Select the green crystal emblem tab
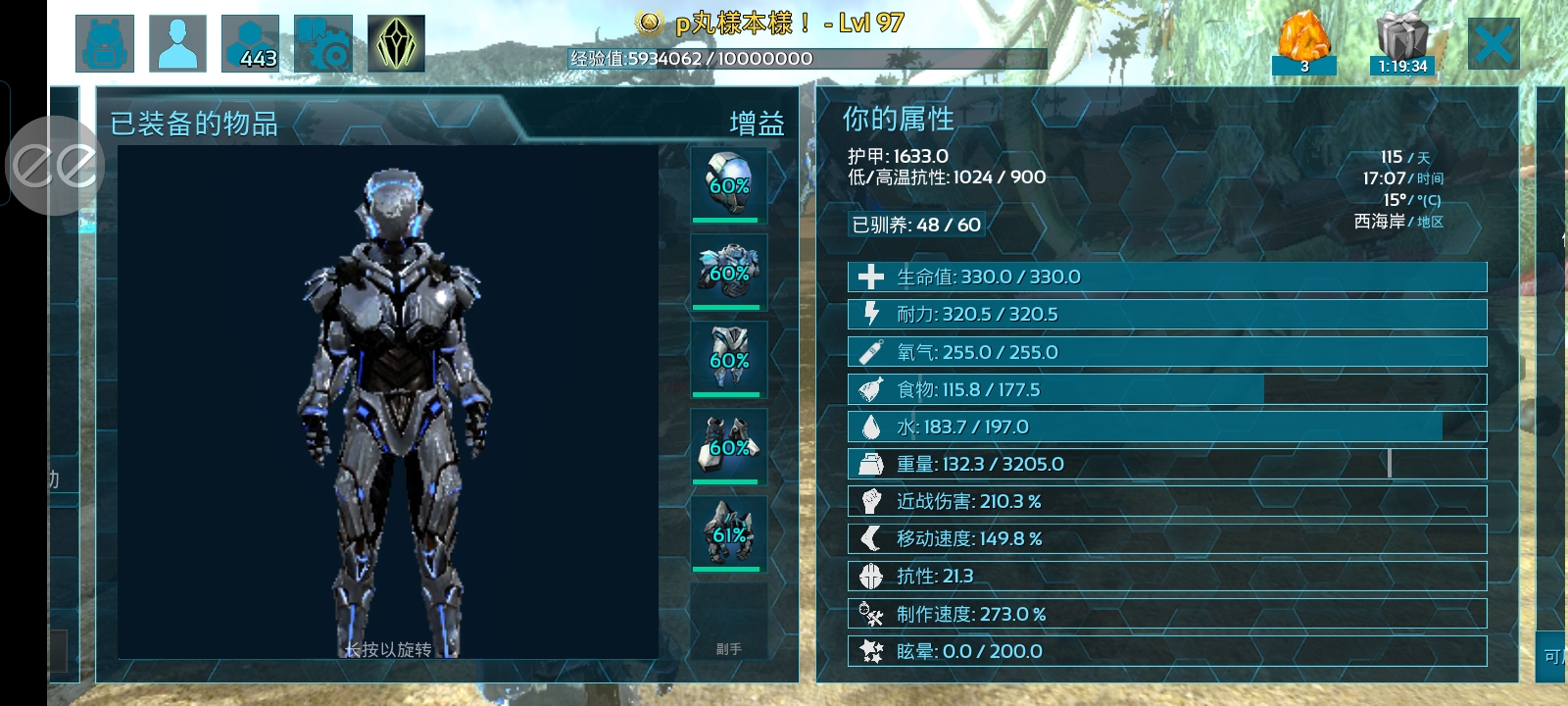This screenshot has height=706, width=1568. (396, 44)
